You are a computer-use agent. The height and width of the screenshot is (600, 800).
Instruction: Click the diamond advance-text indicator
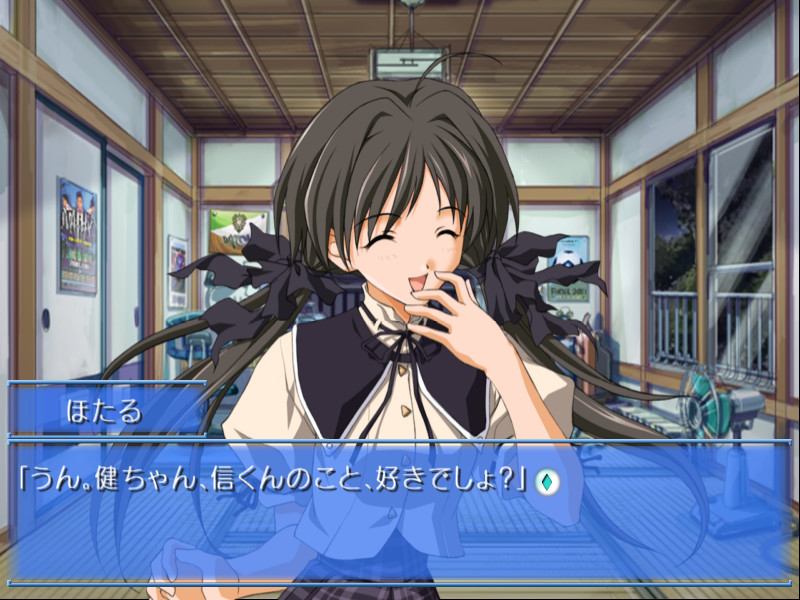click(548, 481)
